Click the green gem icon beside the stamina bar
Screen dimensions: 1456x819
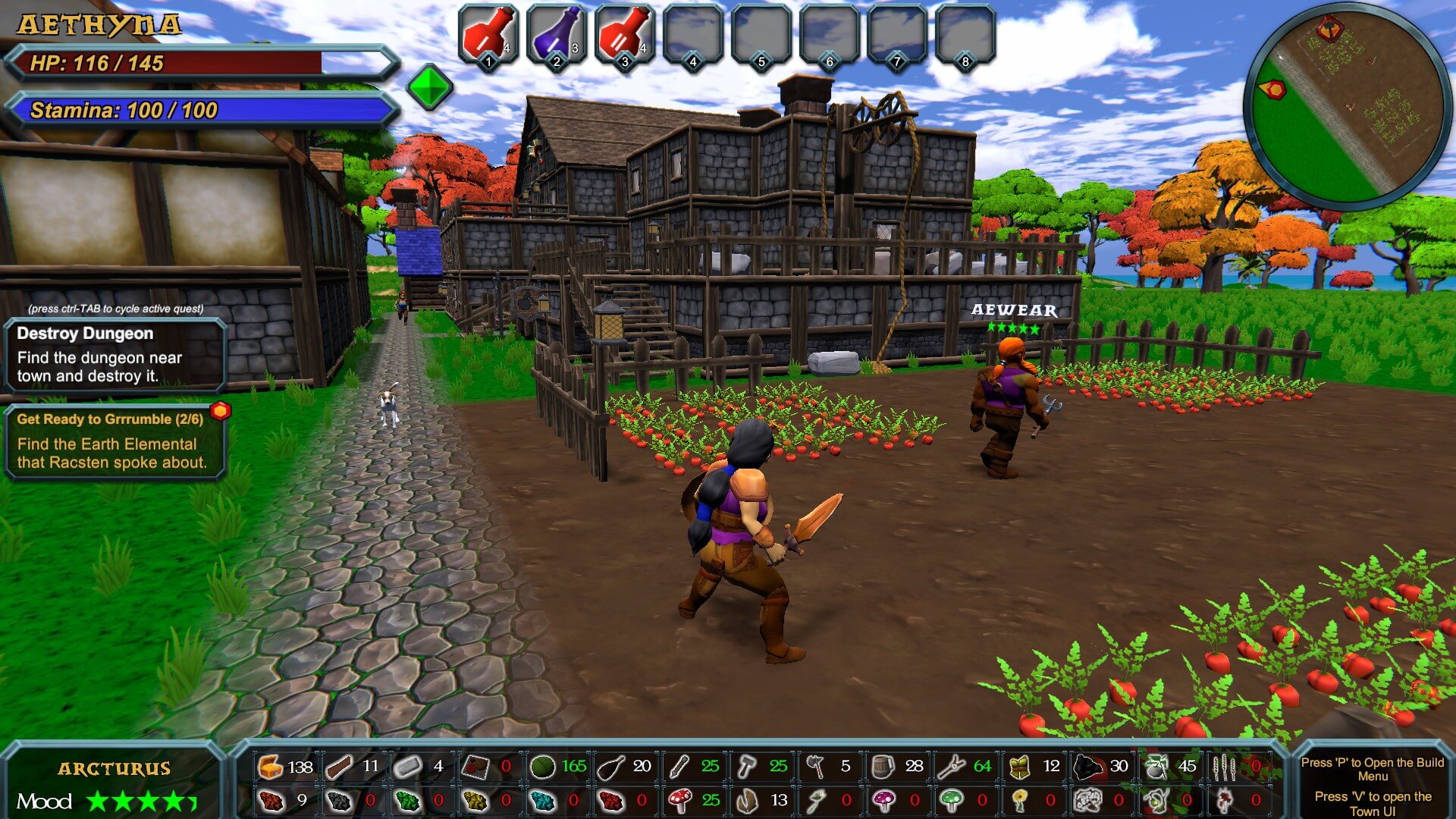[x=429, y=87]
